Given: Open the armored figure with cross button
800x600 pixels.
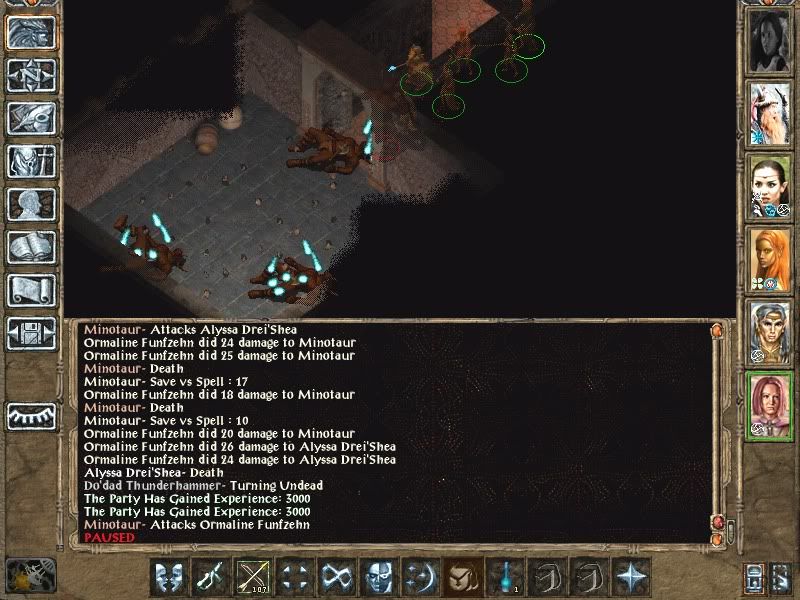Looking at the screenshot, I should (31, 161).
